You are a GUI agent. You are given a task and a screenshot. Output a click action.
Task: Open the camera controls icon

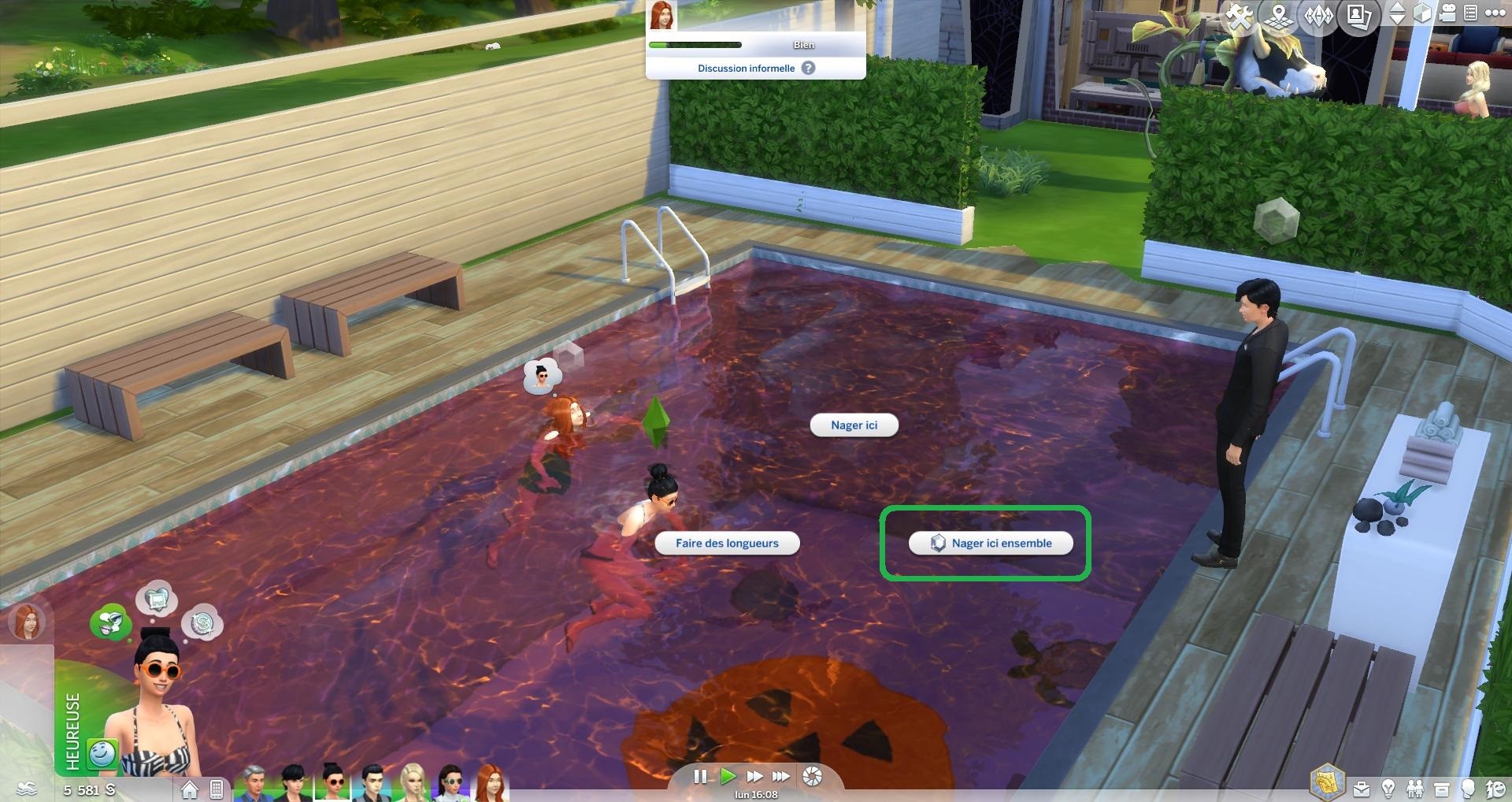tap(1448, 13)
